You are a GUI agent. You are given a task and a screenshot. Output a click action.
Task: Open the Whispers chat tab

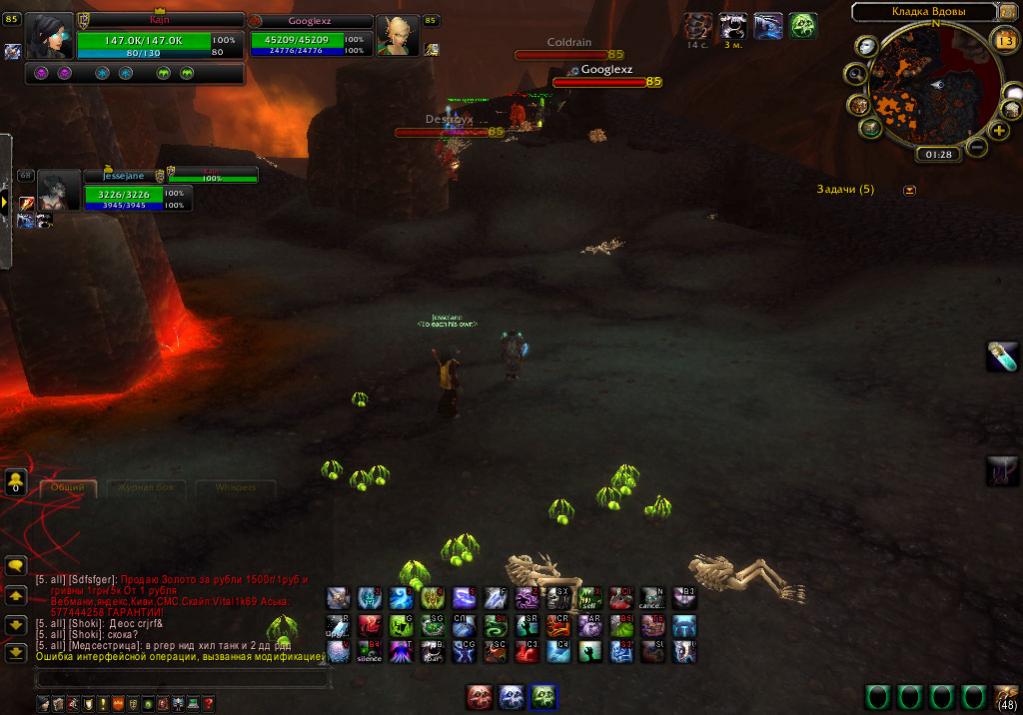coord(234,488)
